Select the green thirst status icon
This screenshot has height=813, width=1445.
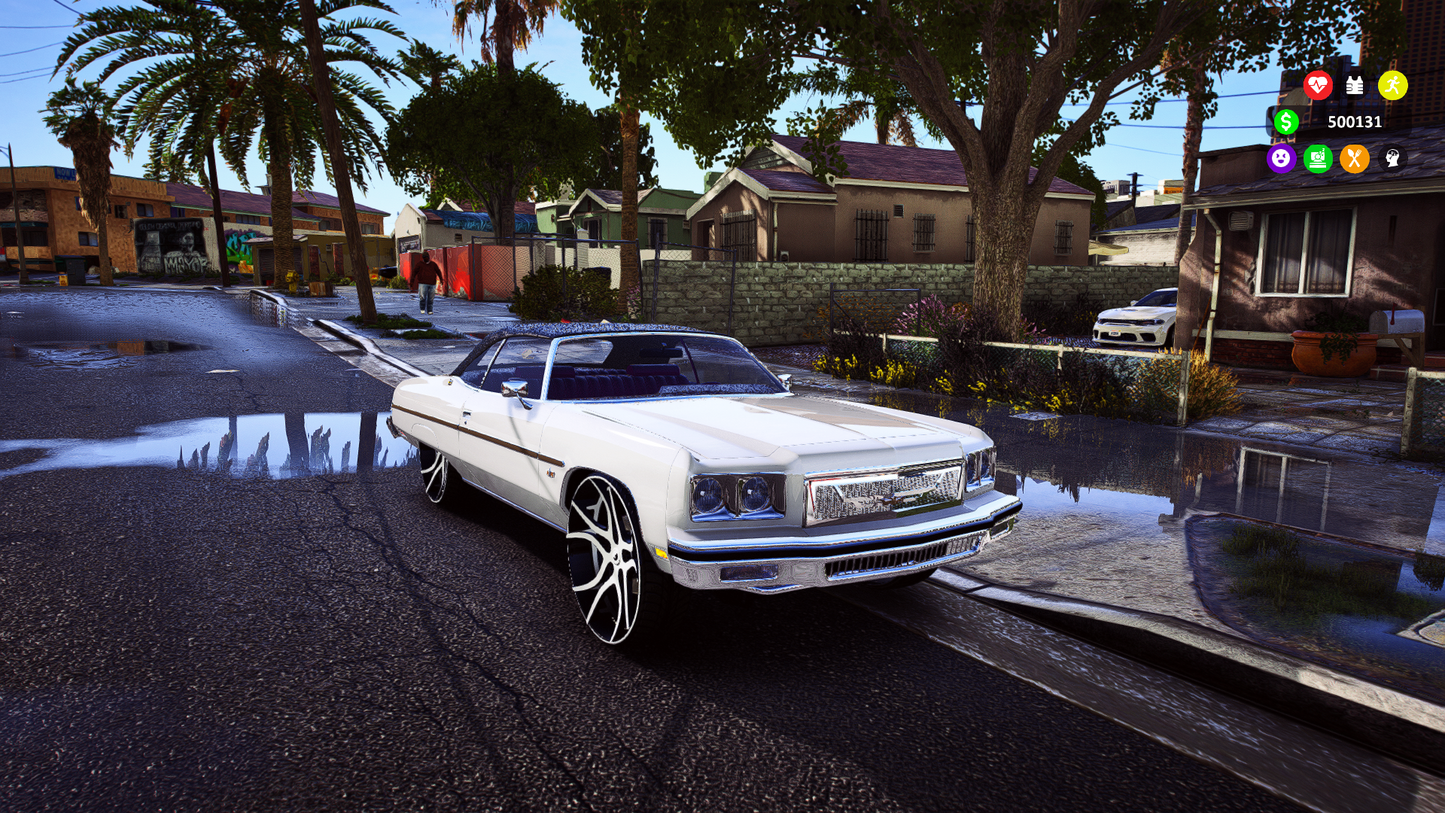1318,158
